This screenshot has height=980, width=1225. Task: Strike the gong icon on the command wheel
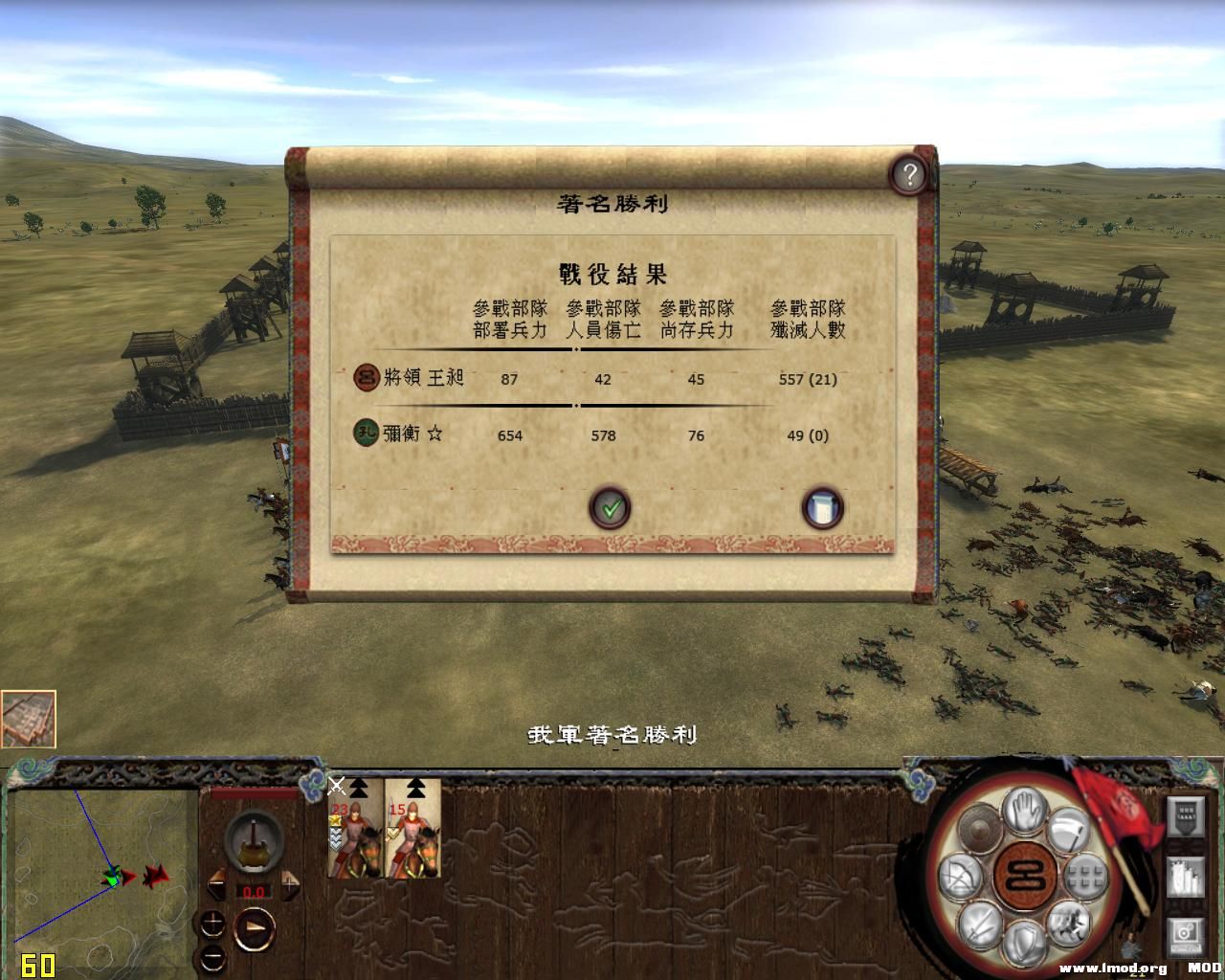[x=980, y=831]
